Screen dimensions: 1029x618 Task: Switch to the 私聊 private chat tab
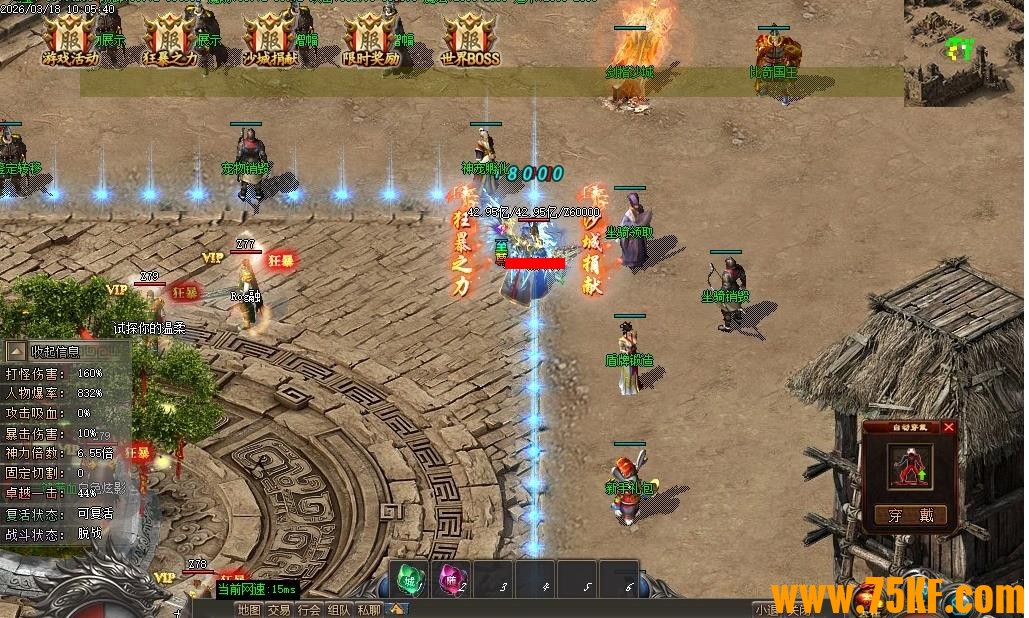pos(369,609)
